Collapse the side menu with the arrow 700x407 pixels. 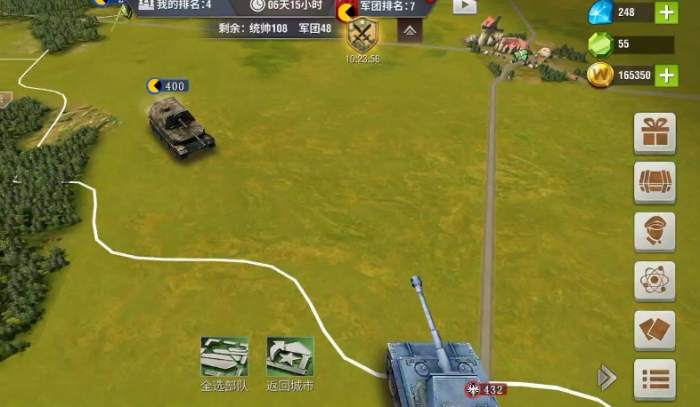(606, 377)
